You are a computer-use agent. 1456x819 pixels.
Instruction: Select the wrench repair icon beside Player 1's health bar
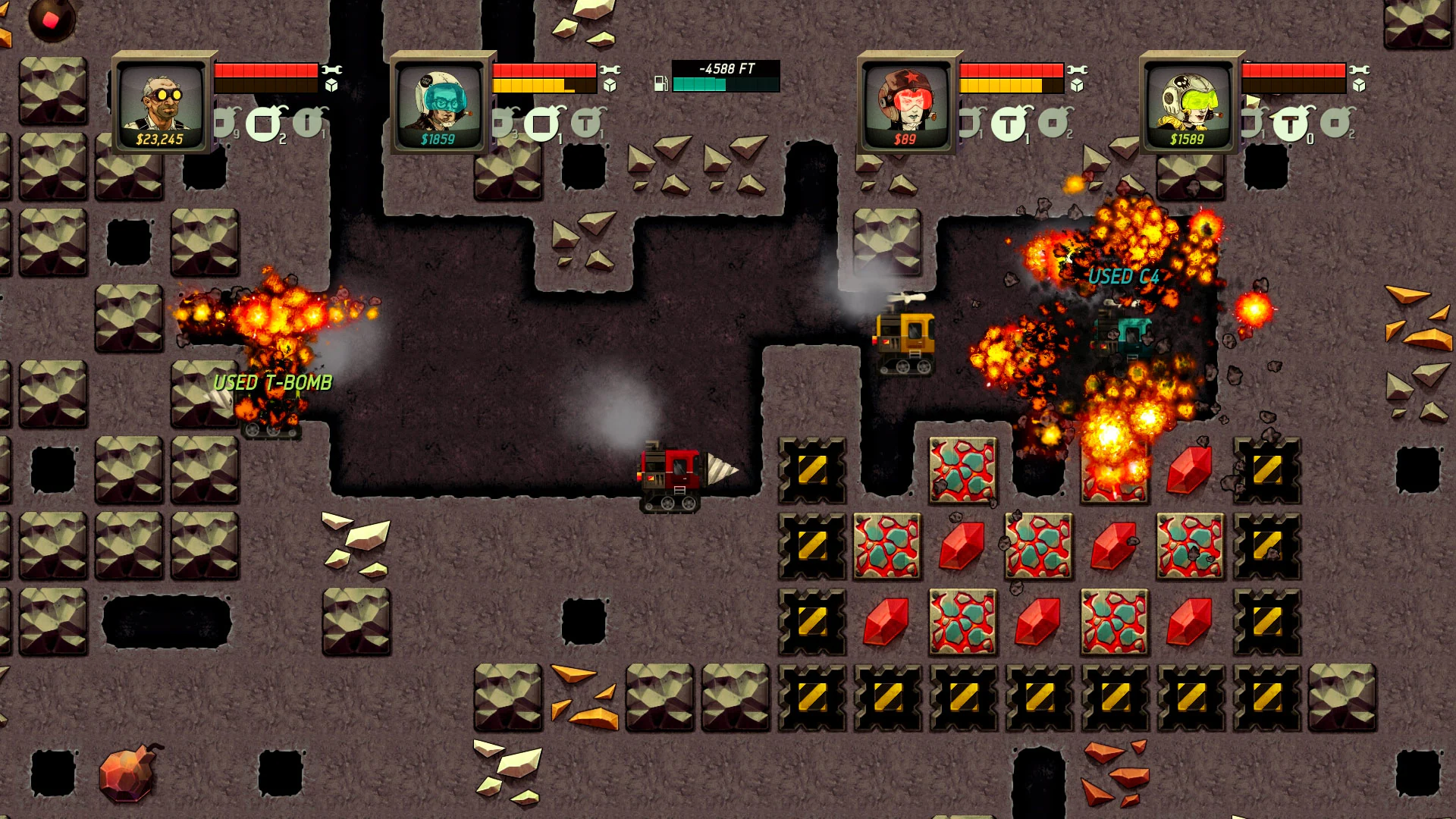click(331, 70)
